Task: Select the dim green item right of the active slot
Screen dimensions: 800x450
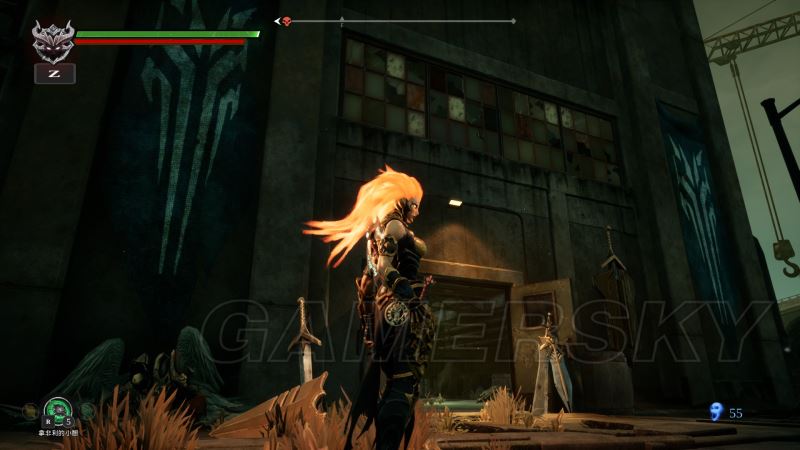Action: (x=88, y=410)
